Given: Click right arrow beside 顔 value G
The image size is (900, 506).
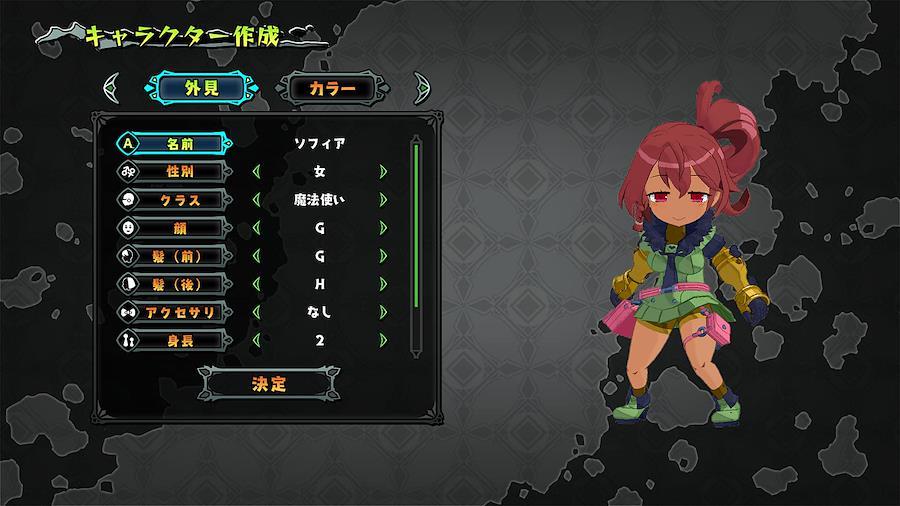Looking at the screenshot, I should [x=383, y=228].
